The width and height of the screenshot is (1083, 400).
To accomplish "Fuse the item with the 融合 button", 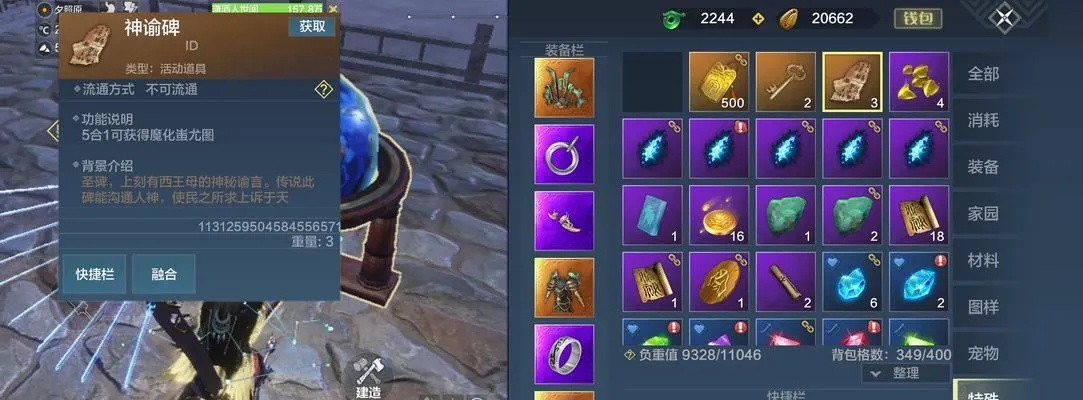I will pyautogui.click(x=164, y=274).
